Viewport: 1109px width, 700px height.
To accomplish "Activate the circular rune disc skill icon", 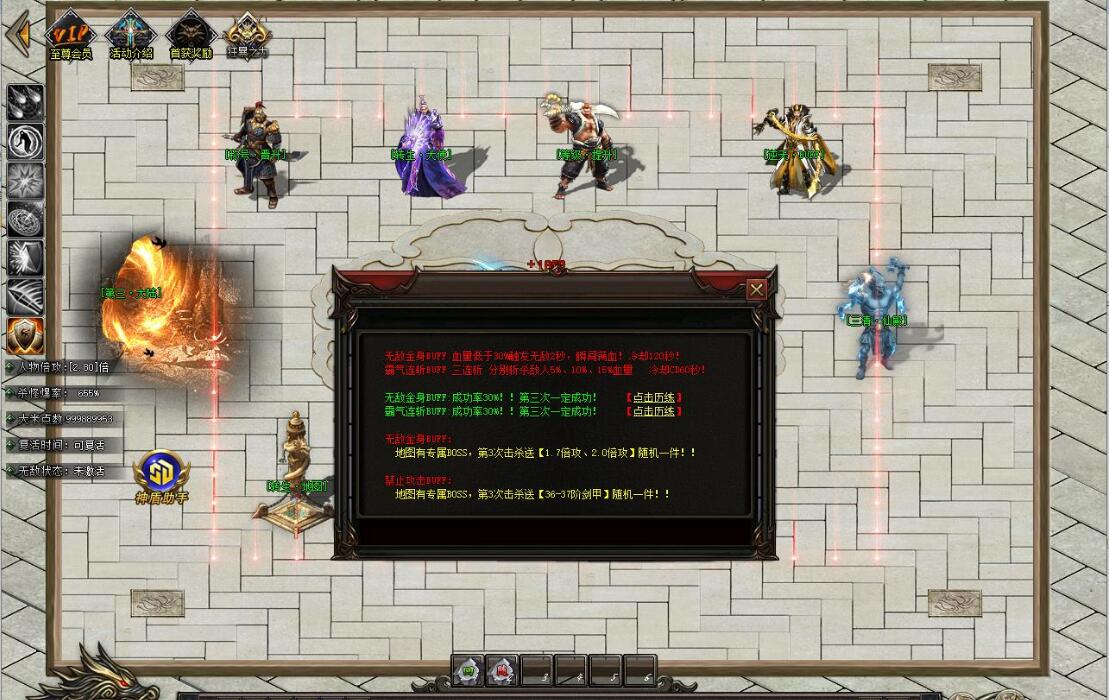I will pos(25,219).
